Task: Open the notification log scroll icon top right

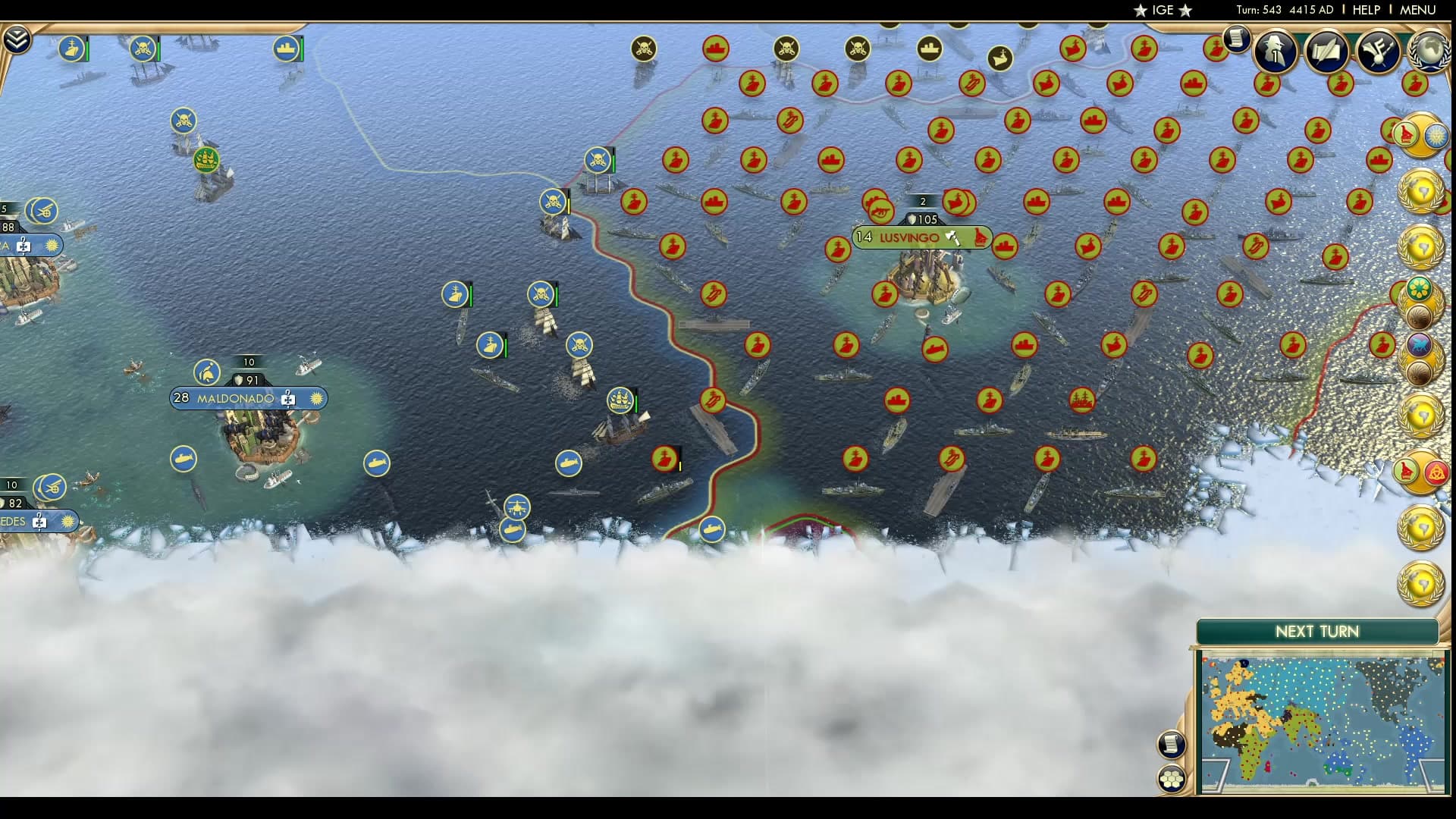Action: pyautogui.click(x=1236, y=38)
